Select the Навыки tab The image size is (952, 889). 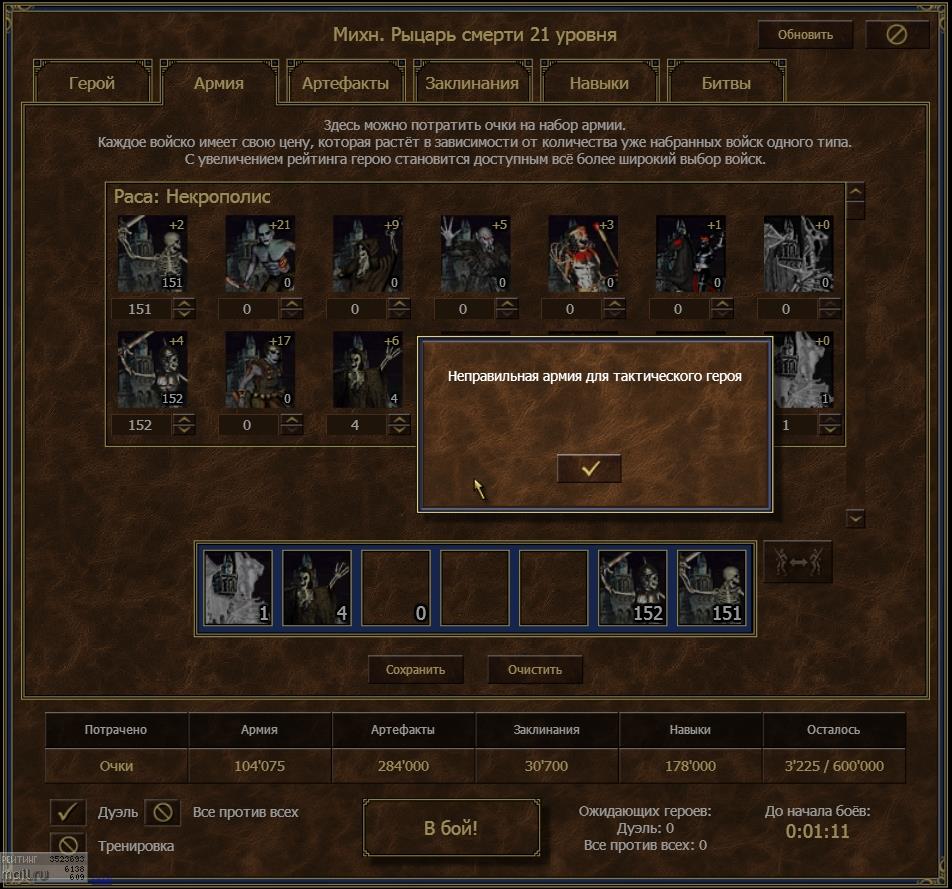click(x=599, y=83)
